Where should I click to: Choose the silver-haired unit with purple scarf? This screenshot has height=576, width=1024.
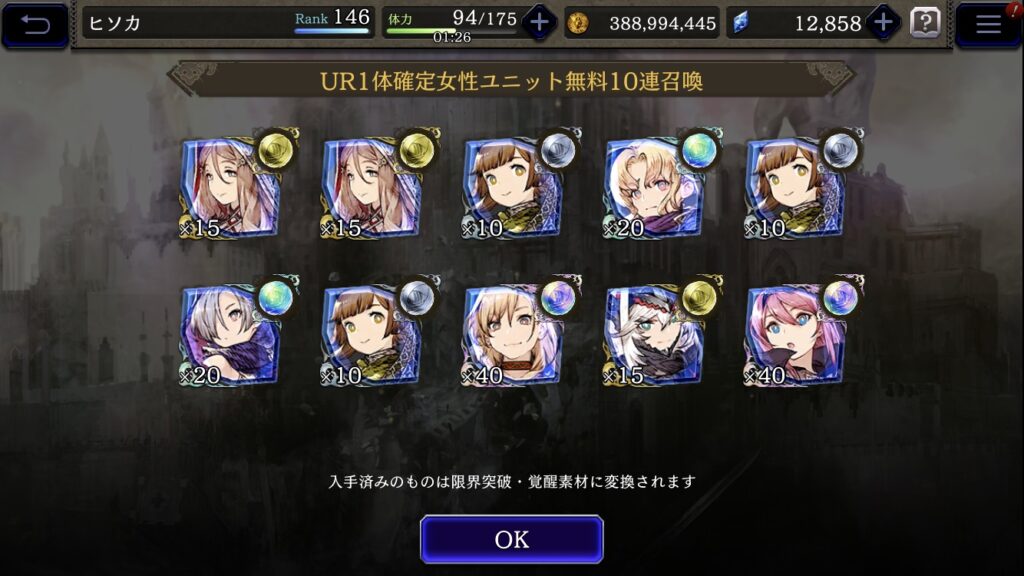pos(230,335)
